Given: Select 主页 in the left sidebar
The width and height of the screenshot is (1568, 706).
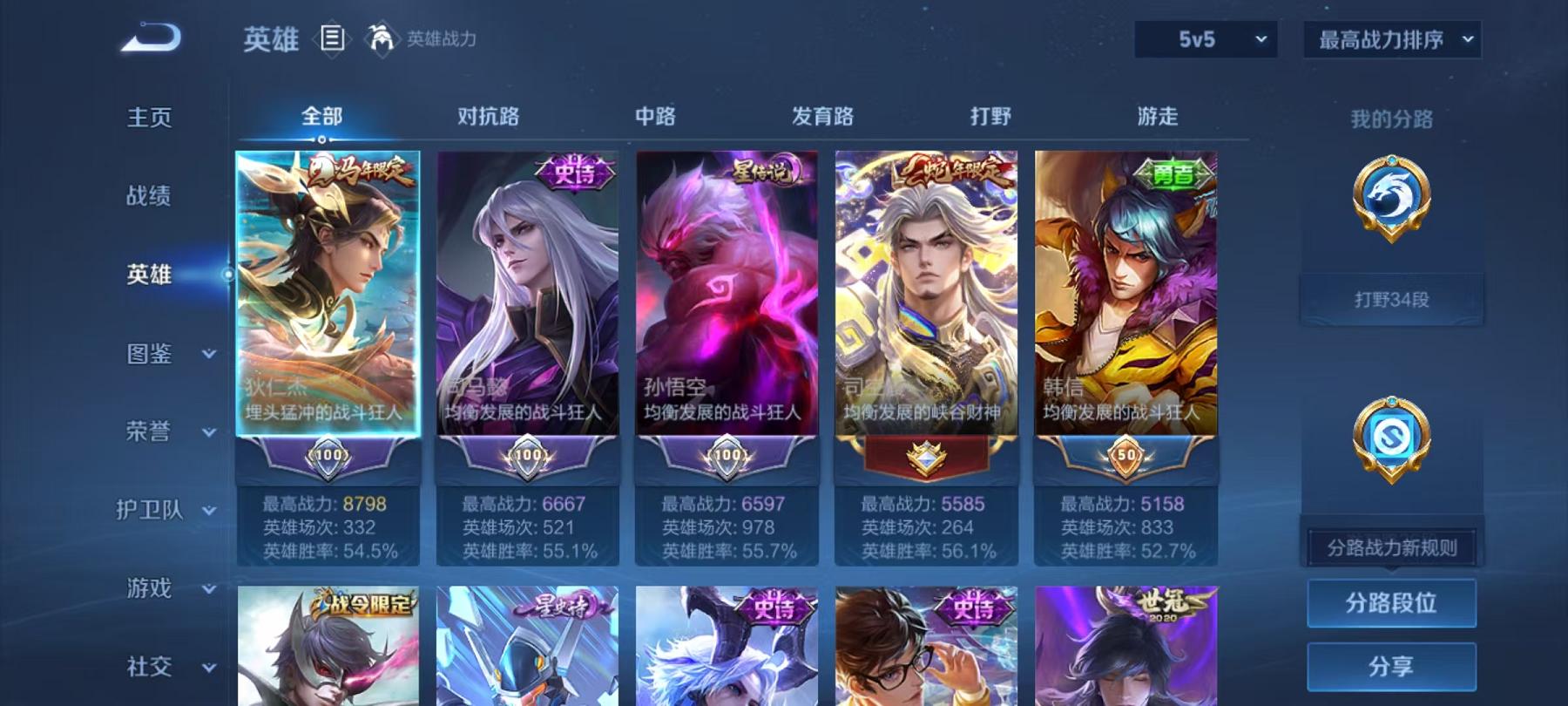Looking at the screenshot, I should [150, 116].
